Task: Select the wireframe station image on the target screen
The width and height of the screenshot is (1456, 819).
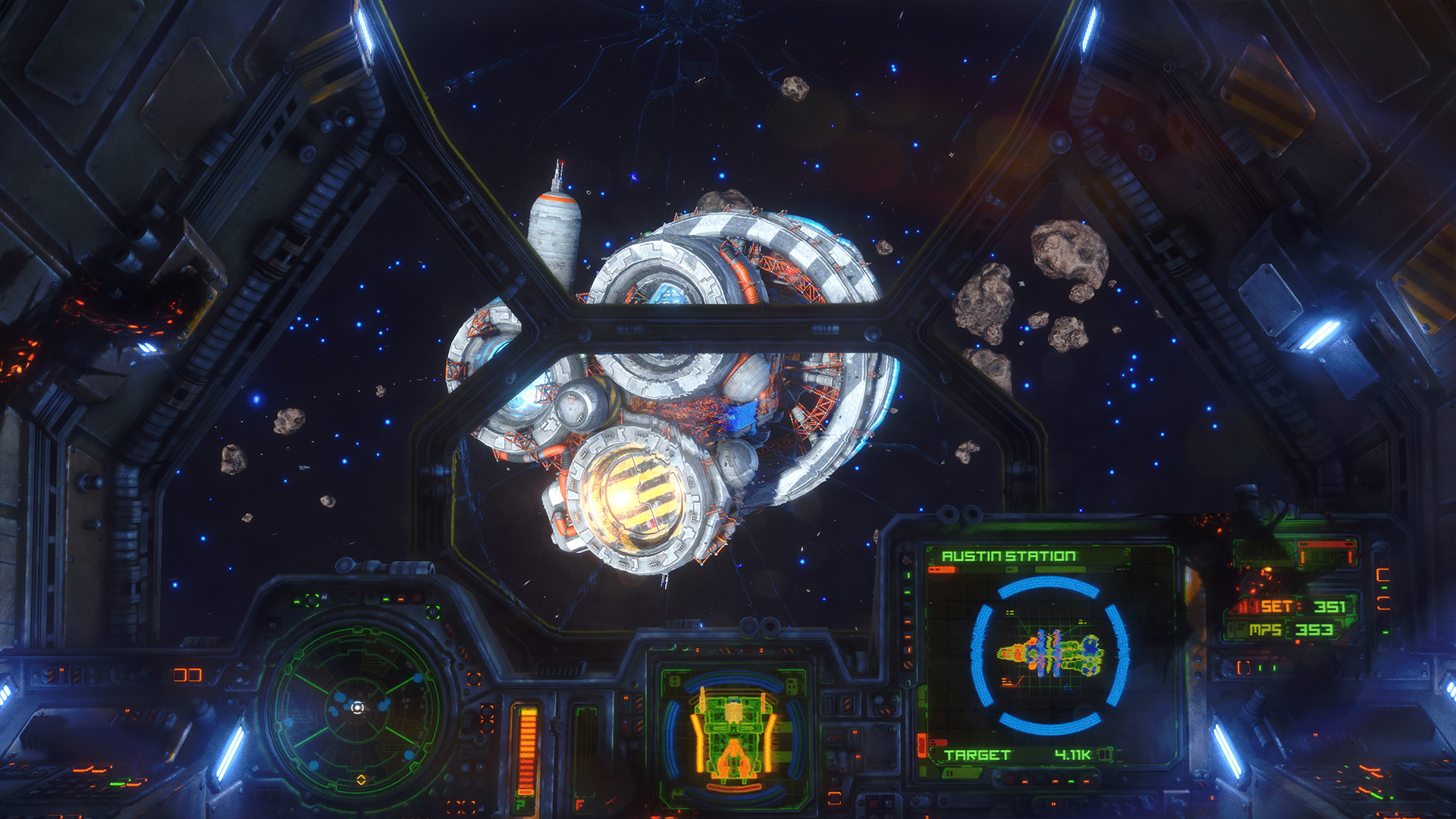Action: pos(1048,654)
